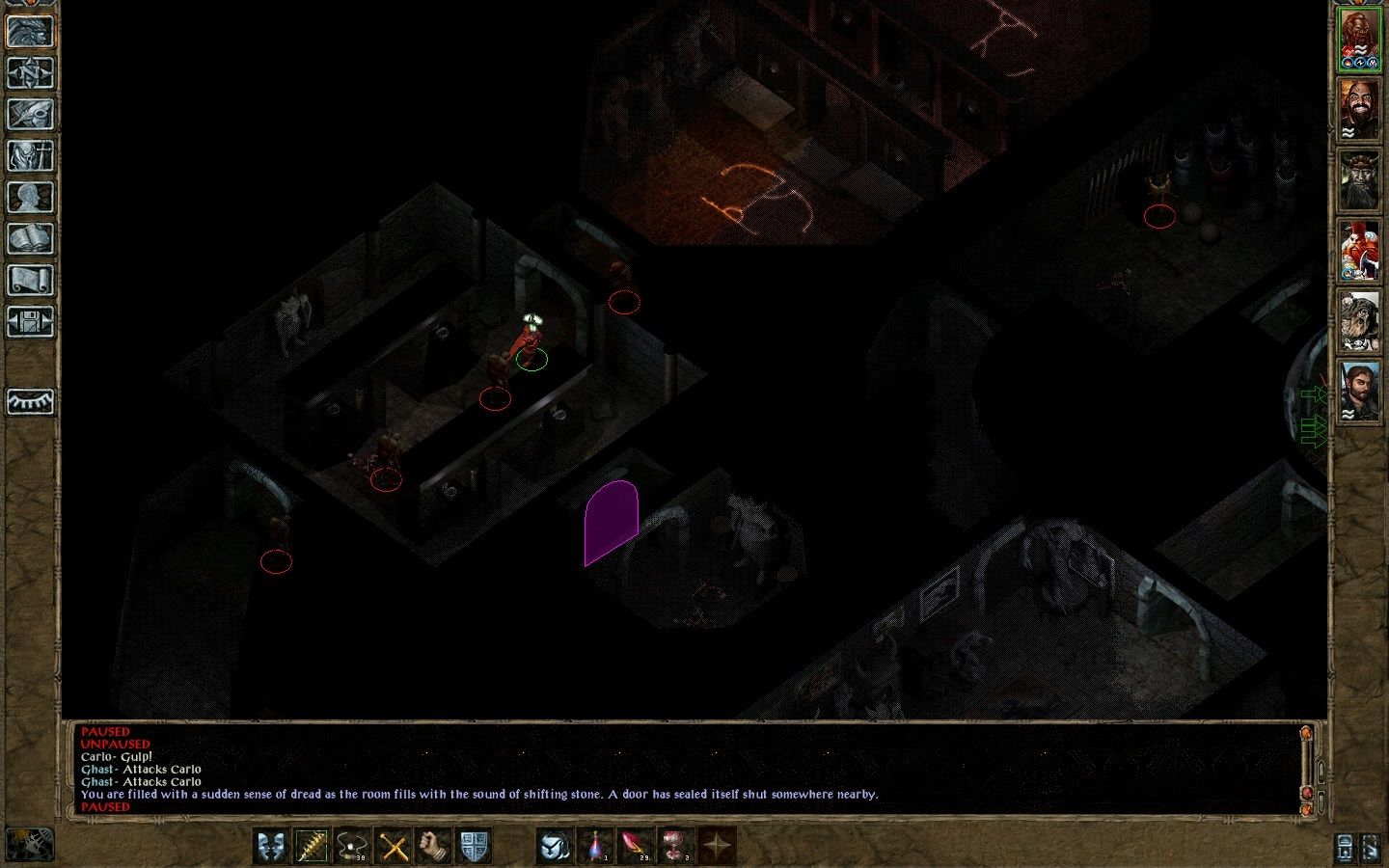This screenshot has height=868, width=1389.
Task: Activate the crossed golden swords button
Action: [x=394, y=847]
